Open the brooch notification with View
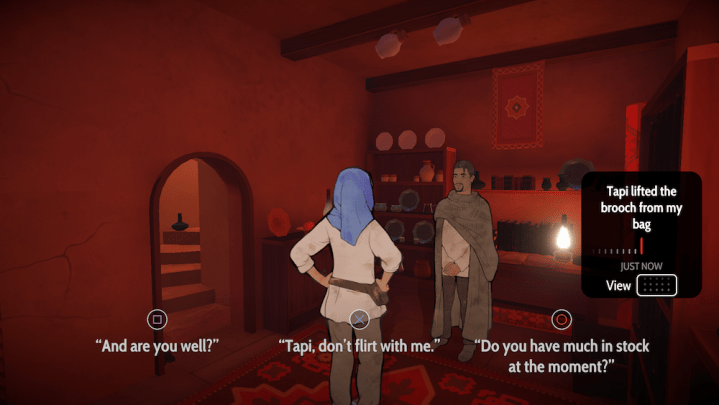 [656, 286]
